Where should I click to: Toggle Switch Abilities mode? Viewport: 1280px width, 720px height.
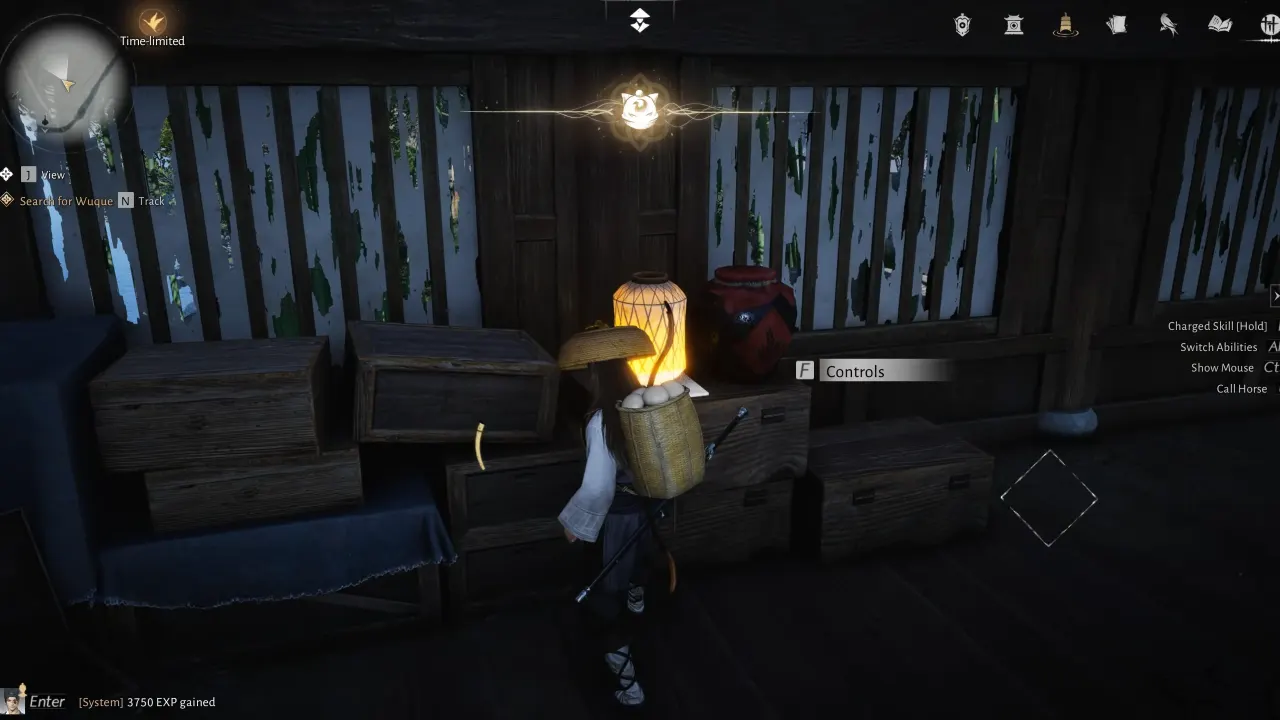coord(1219,346)
